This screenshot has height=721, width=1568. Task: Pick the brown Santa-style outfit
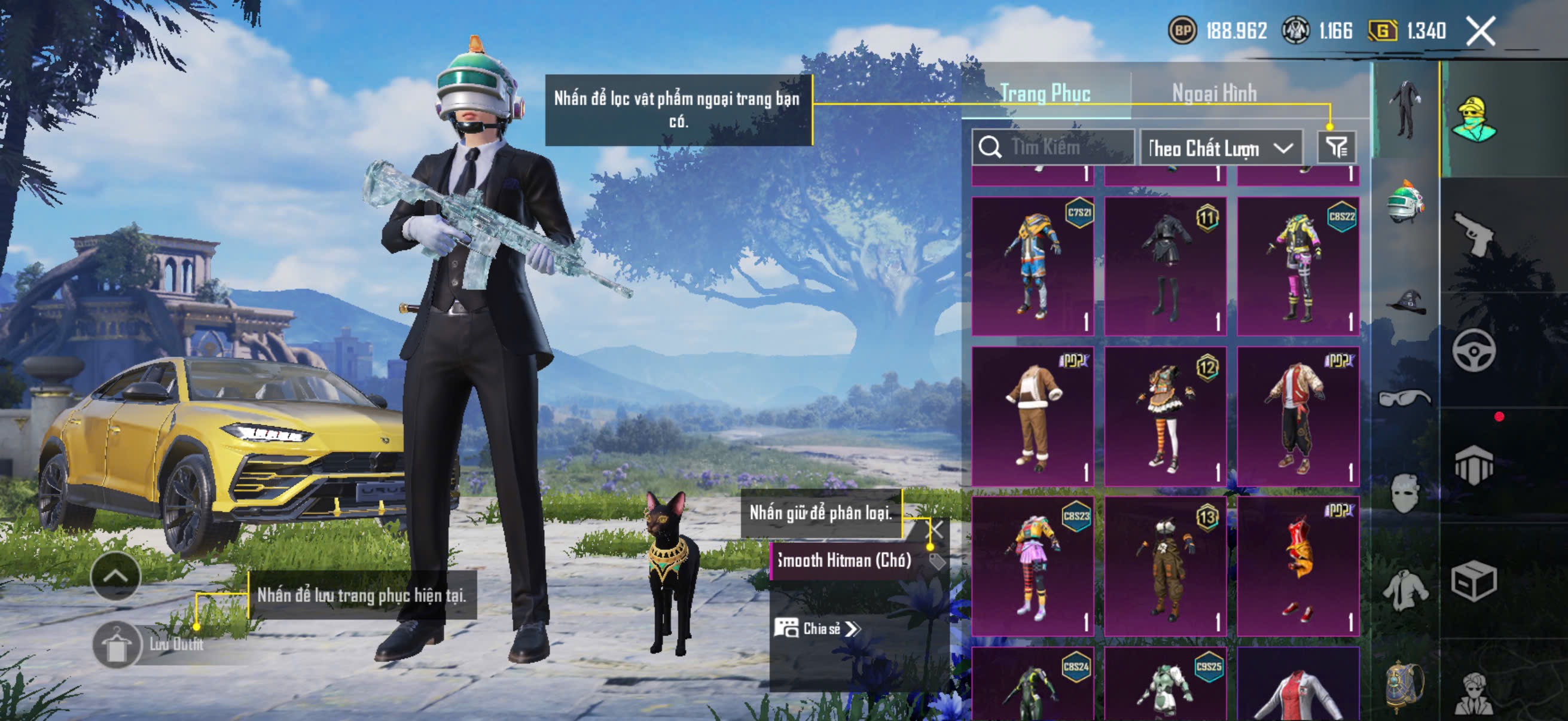tap(1032, 416)
